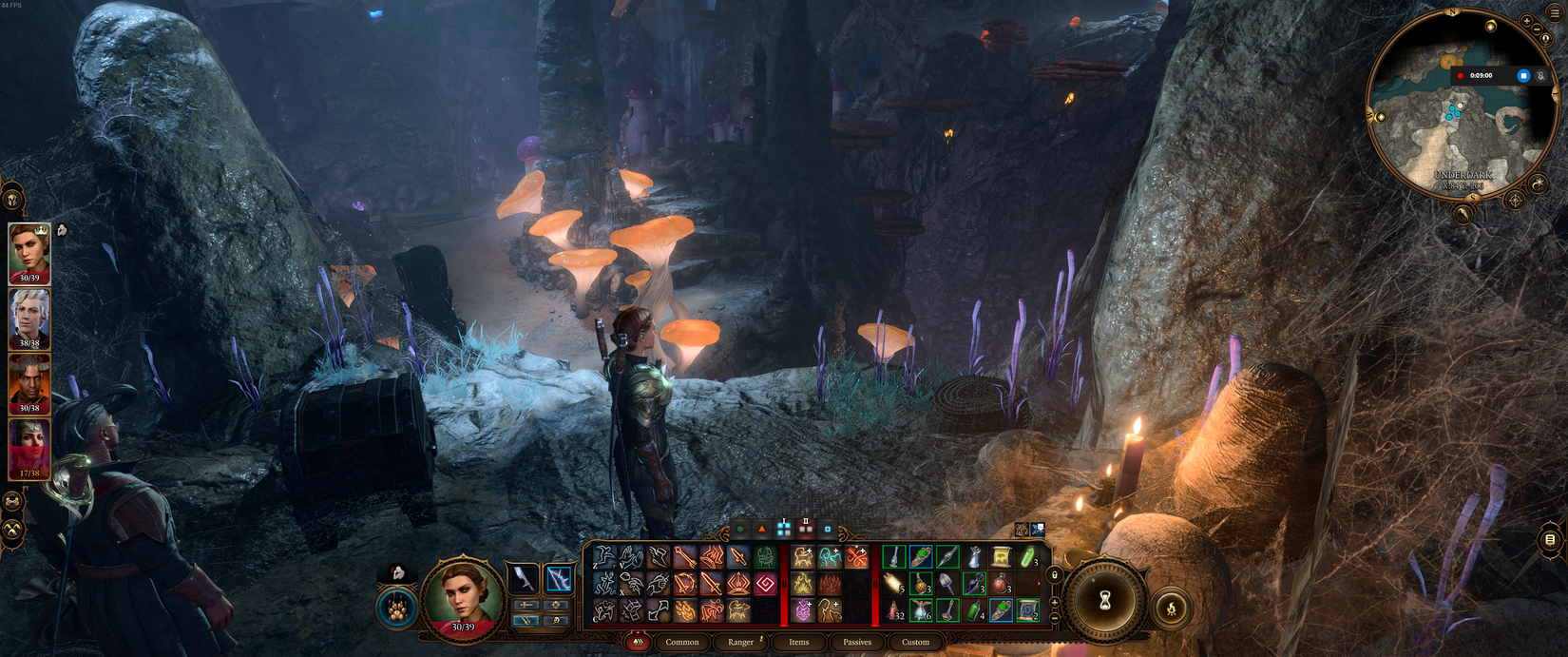Open the game menu button above minimap

coord(1555,14)
